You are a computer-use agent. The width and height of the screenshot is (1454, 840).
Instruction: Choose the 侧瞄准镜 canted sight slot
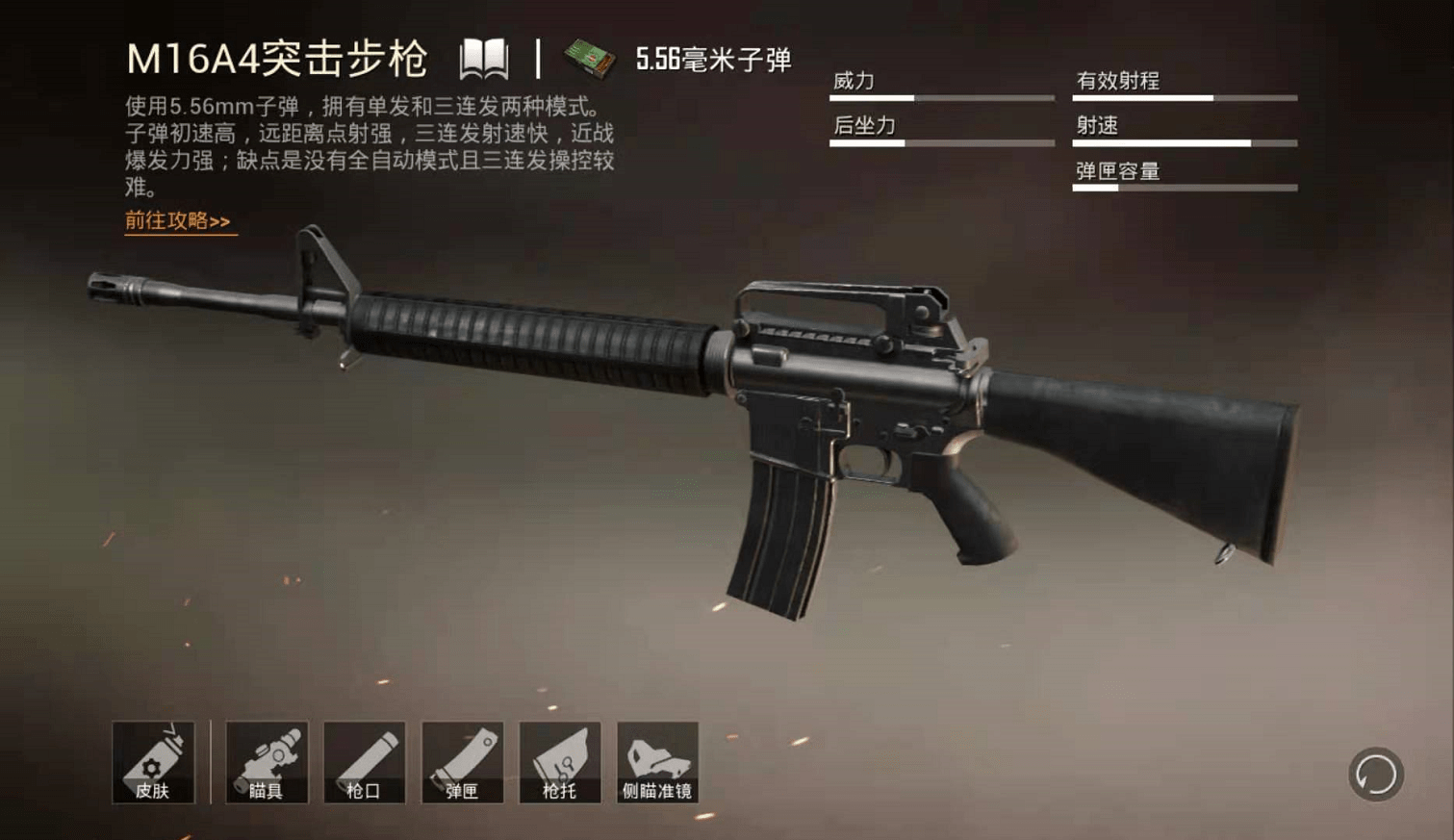click(657, 762)
